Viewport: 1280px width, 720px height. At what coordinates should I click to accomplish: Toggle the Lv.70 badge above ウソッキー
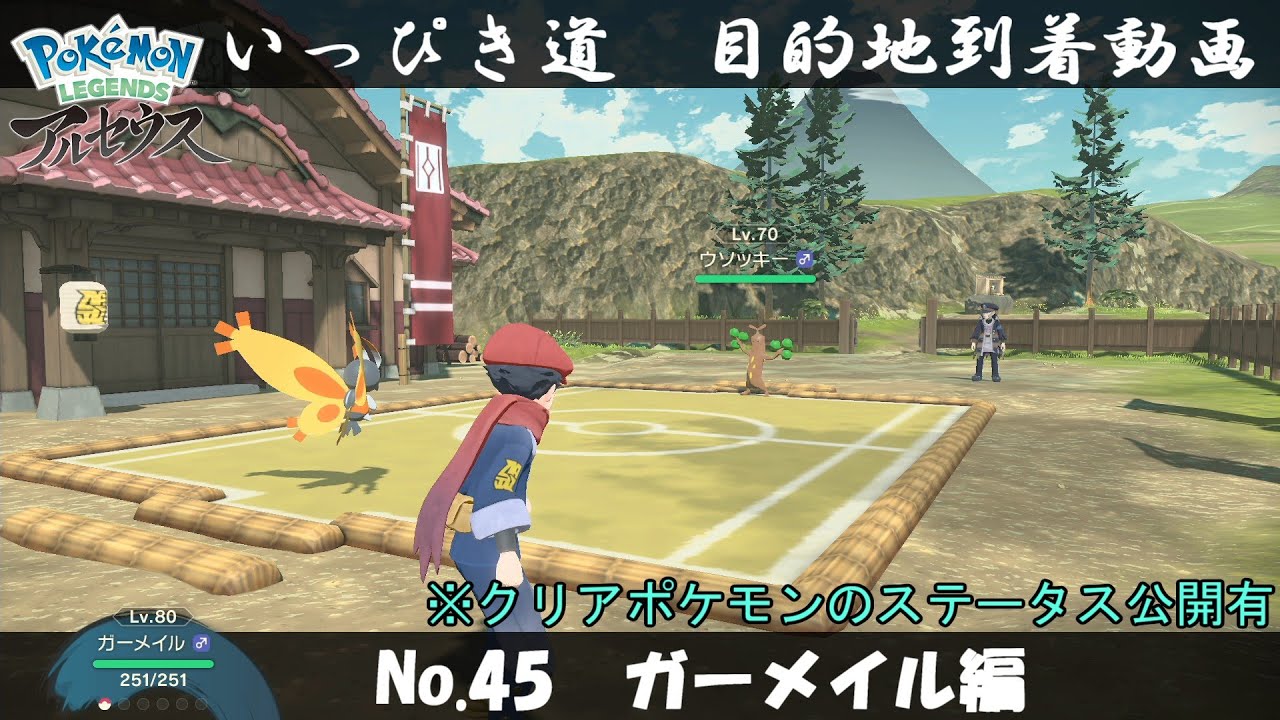[x=753, y=234]
